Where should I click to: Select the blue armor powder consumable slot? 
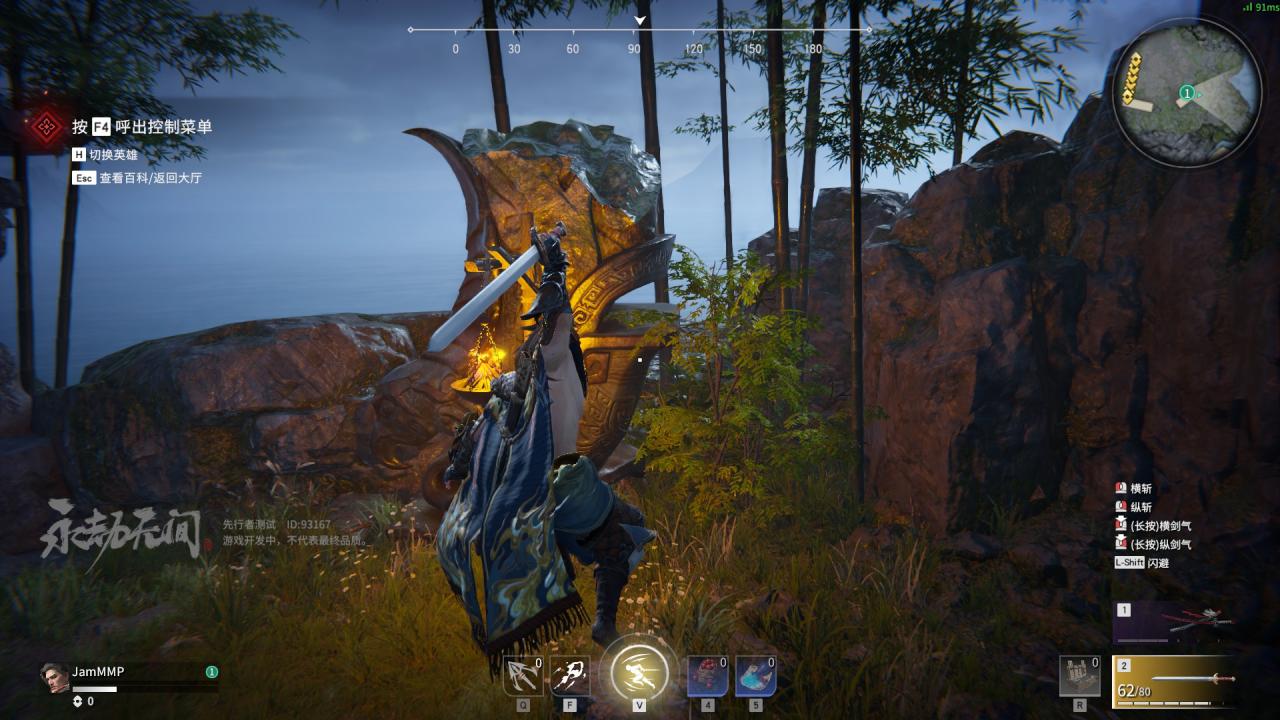755,676
